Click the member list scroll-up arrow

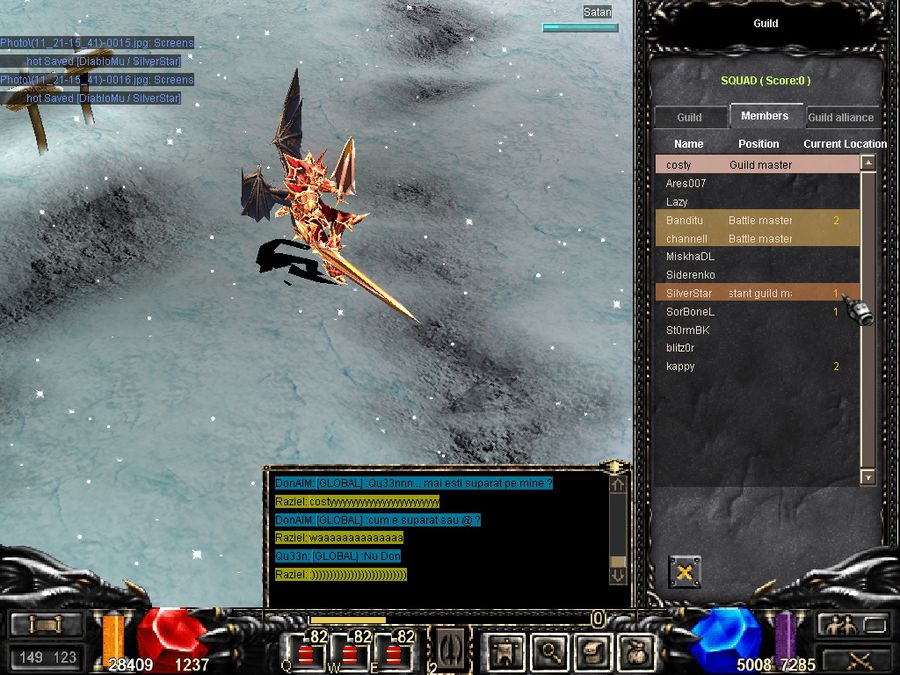pyautogui.click(x=868, y=163)
